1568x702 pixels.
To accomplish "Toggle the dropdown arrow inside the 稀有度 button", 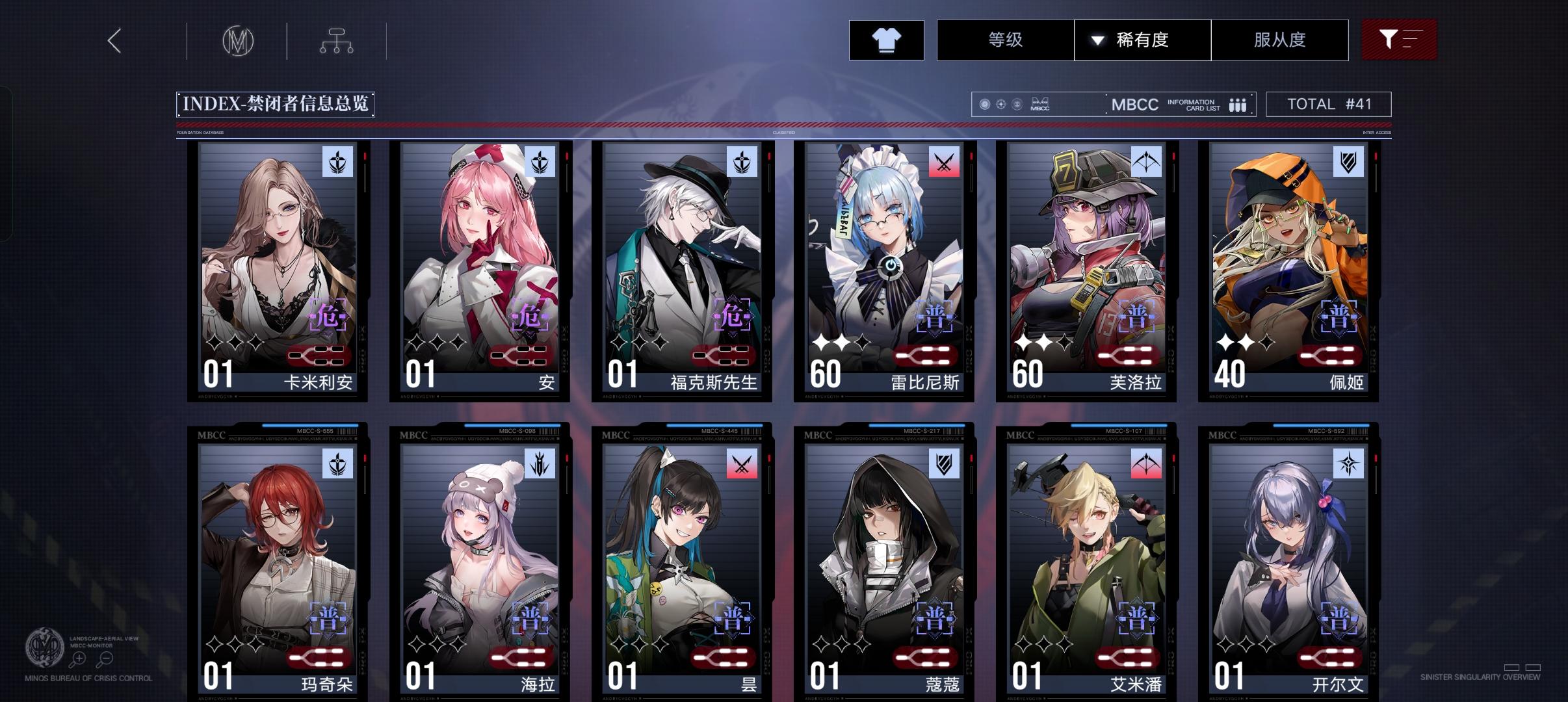I will pos(1098,40).
